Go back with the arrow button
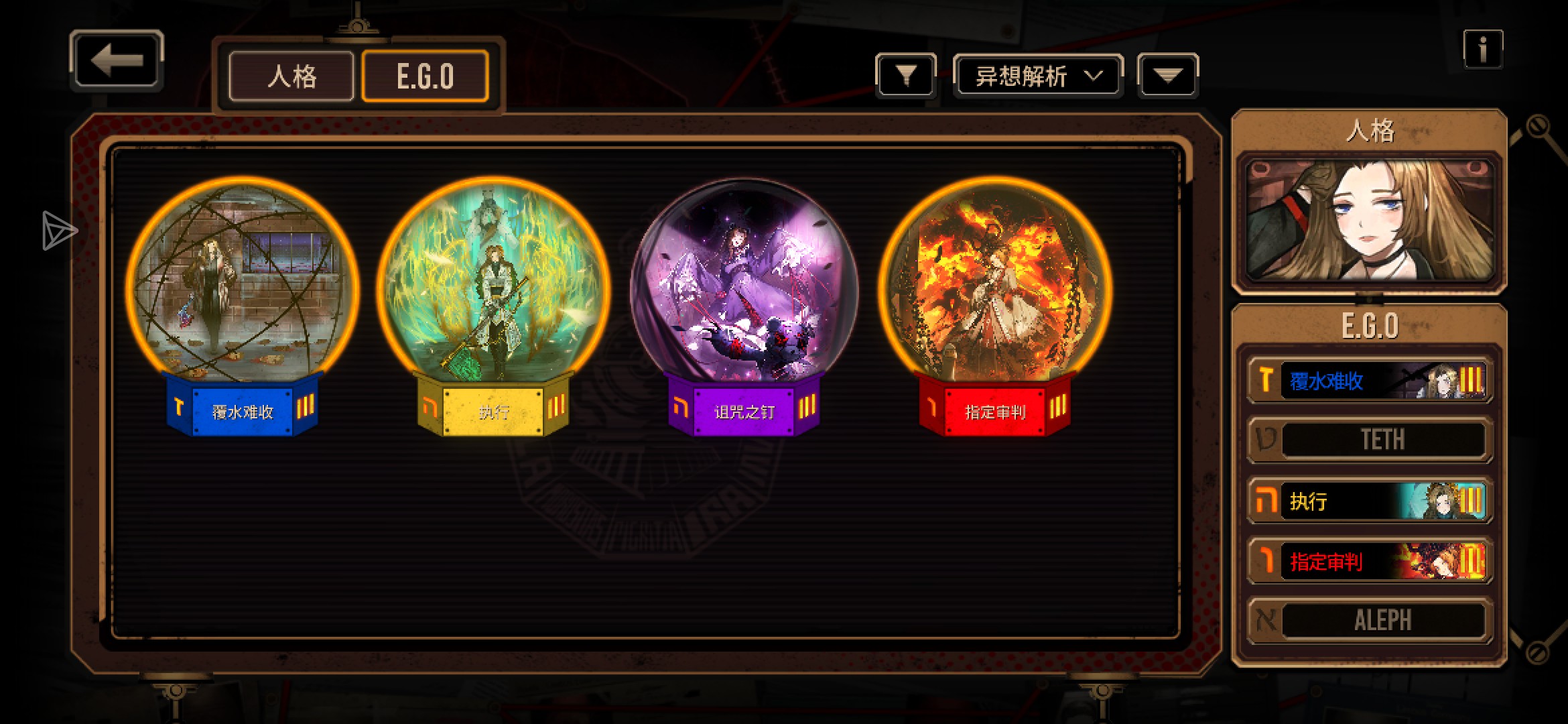This screenshot has width=1568, height=724. click(x=117, y=60)
